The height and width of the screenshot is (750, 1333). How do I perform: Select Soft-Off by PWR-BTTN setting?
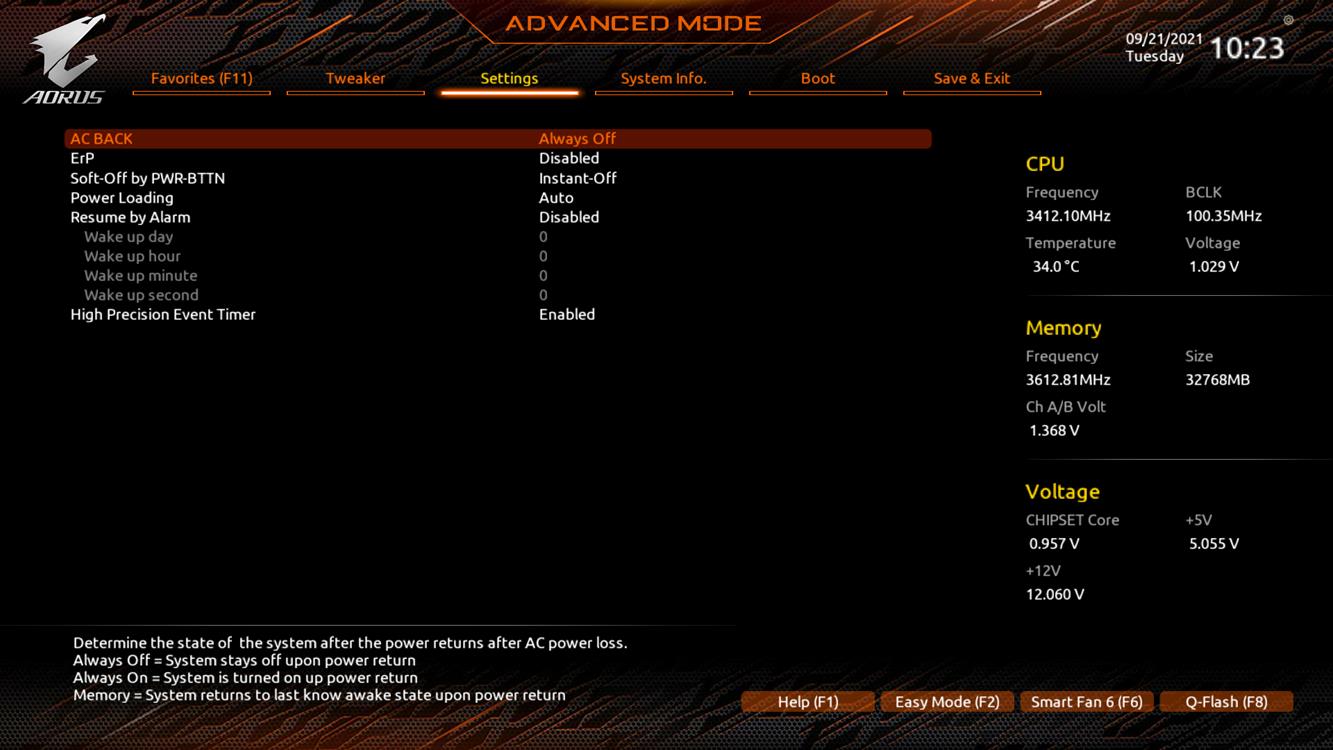click(x=147, y=178)
